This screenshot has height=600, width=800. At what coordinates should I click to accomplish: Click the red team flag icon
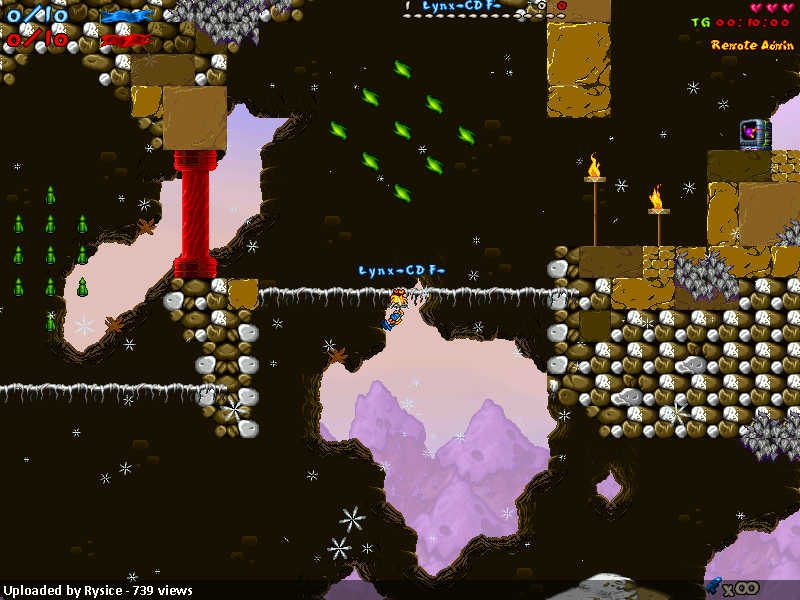click(126, 40)
